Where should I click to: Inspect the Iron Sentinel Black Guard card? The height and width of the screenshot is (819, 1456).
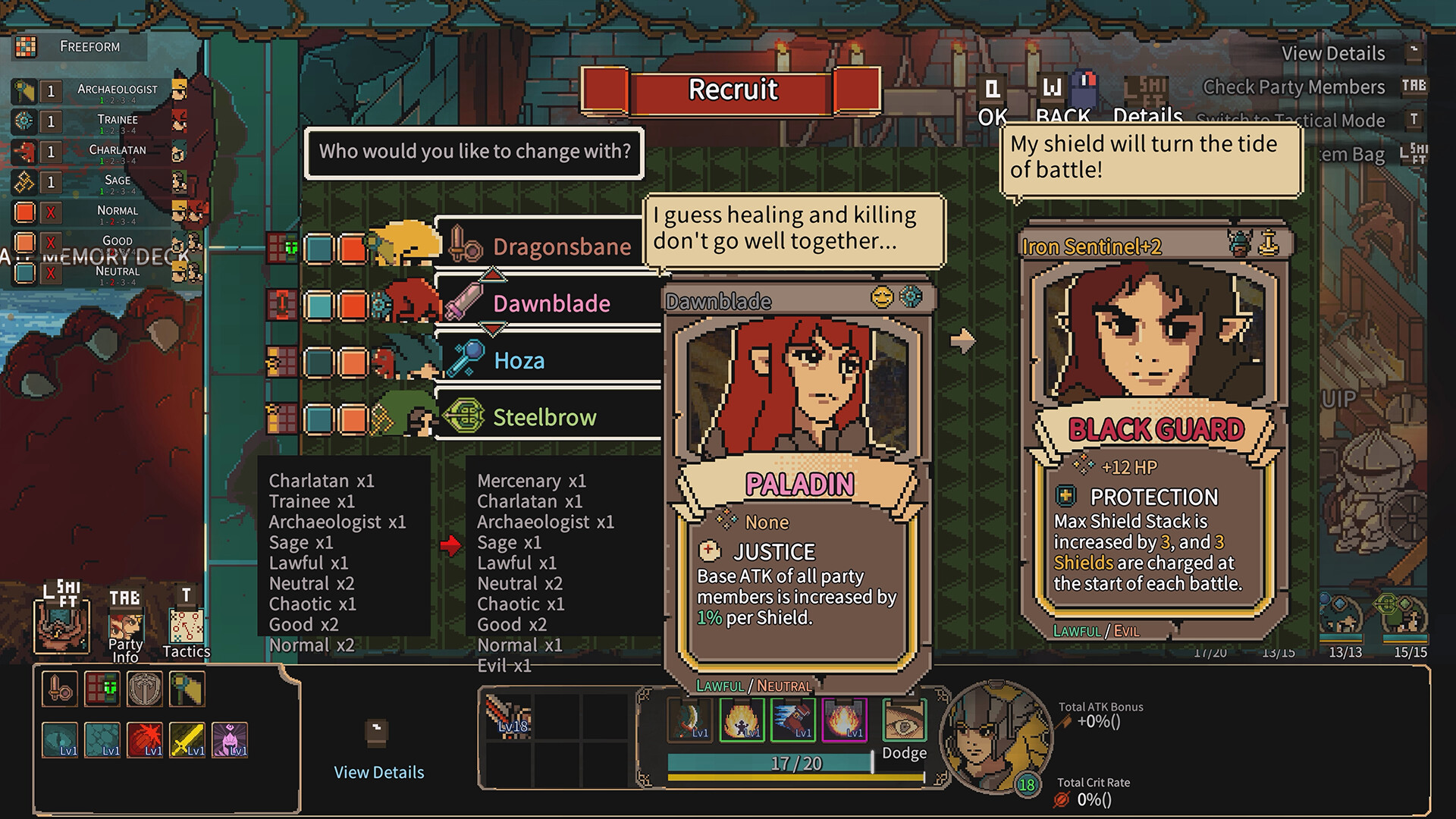tap(1154, 432)
